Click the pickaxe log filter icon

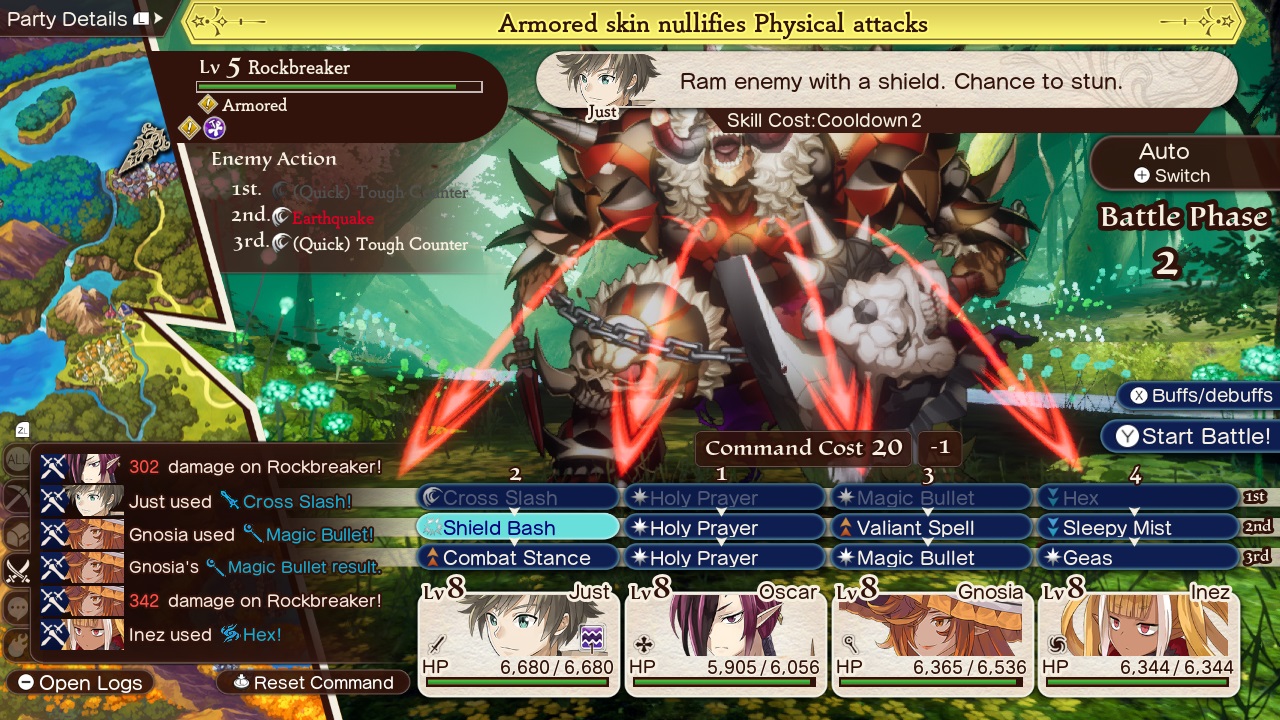click(x=15, y=492)
